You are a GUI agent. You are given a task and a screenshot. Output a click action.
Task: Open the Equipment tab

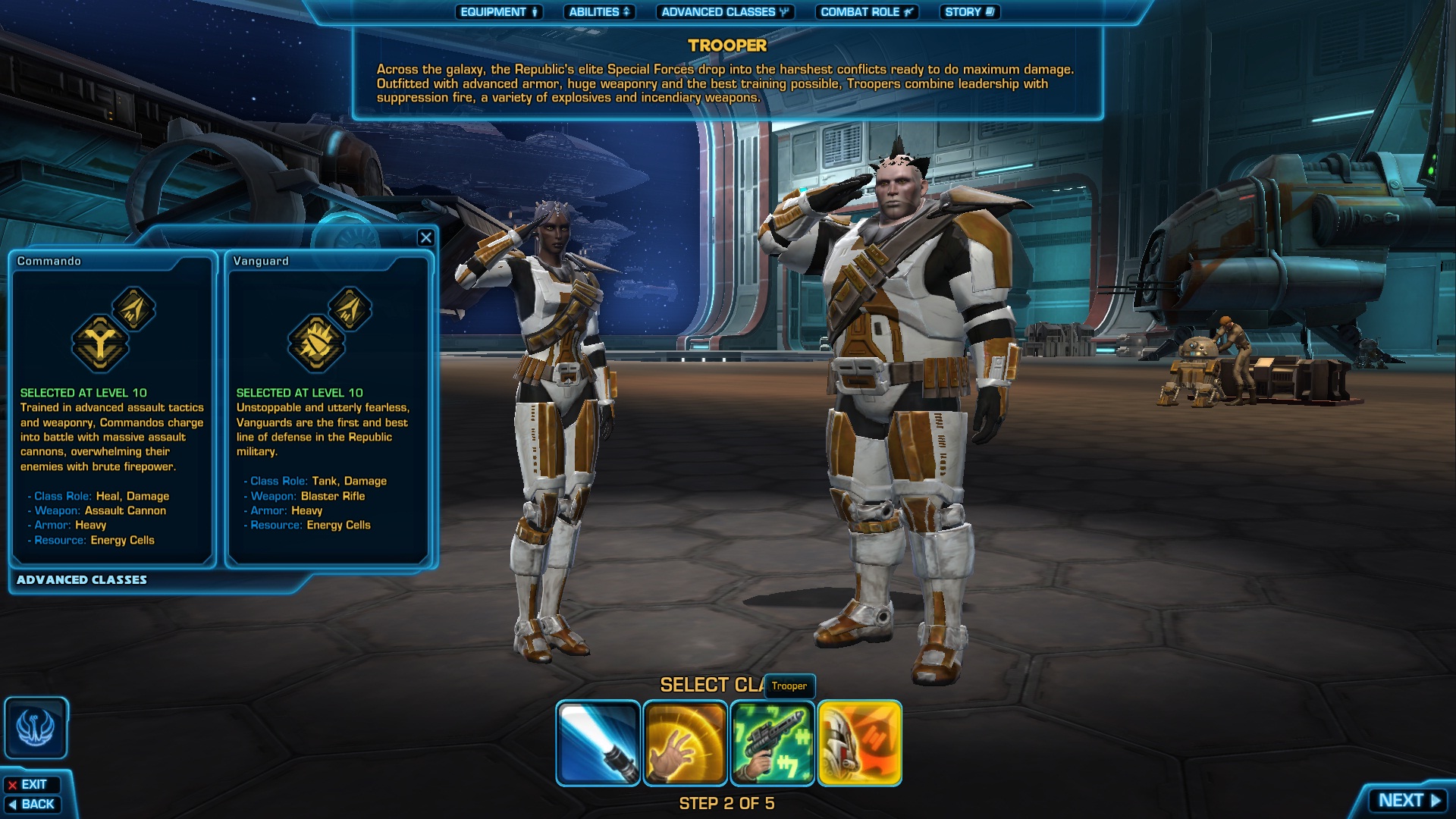pos(498,12)
